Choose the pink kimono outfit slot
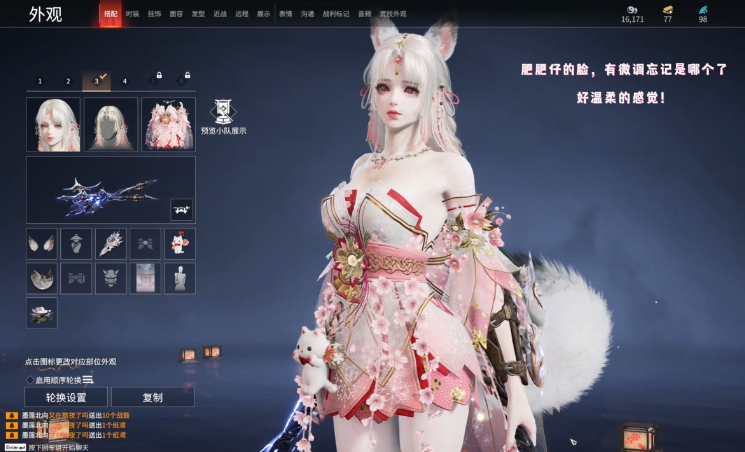The height and width of the screenshot is (452, 745). [168, 124]
